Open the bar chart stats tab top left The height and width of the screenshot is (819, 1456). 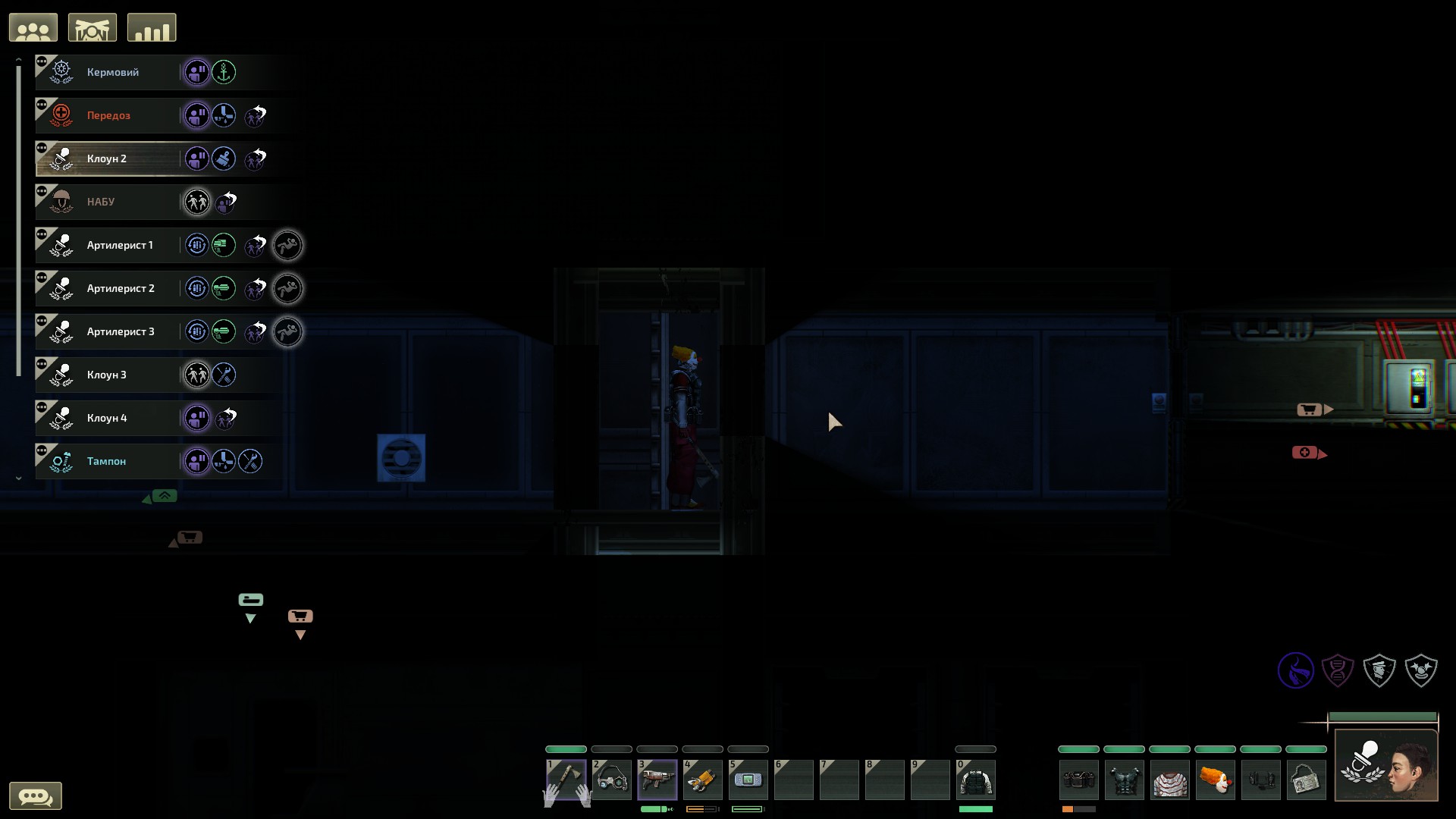[152, 27]
